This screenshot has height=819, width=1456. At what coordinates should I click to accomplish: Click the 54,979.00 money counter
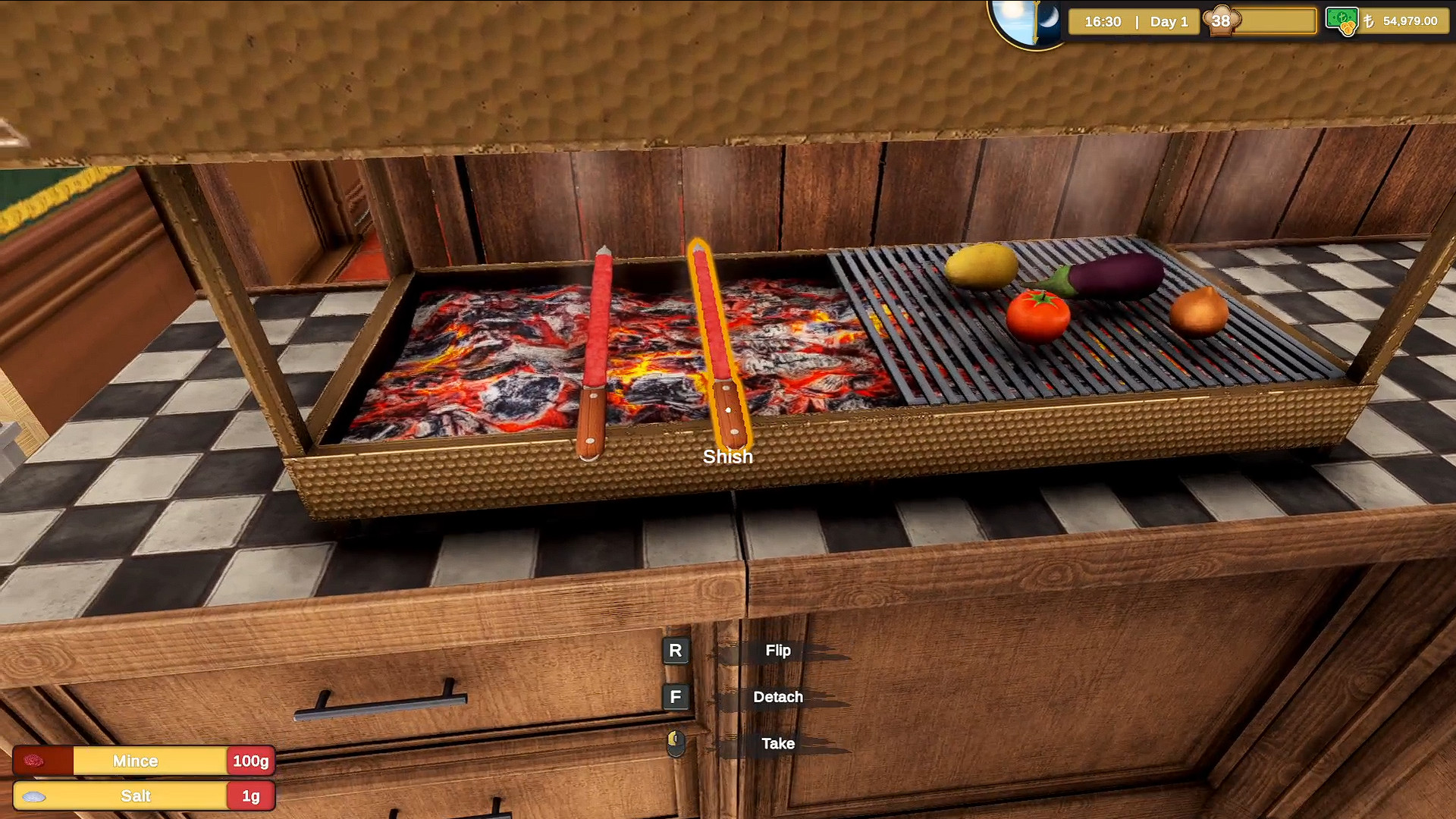pyautogui.click(x=1411, y=22)
